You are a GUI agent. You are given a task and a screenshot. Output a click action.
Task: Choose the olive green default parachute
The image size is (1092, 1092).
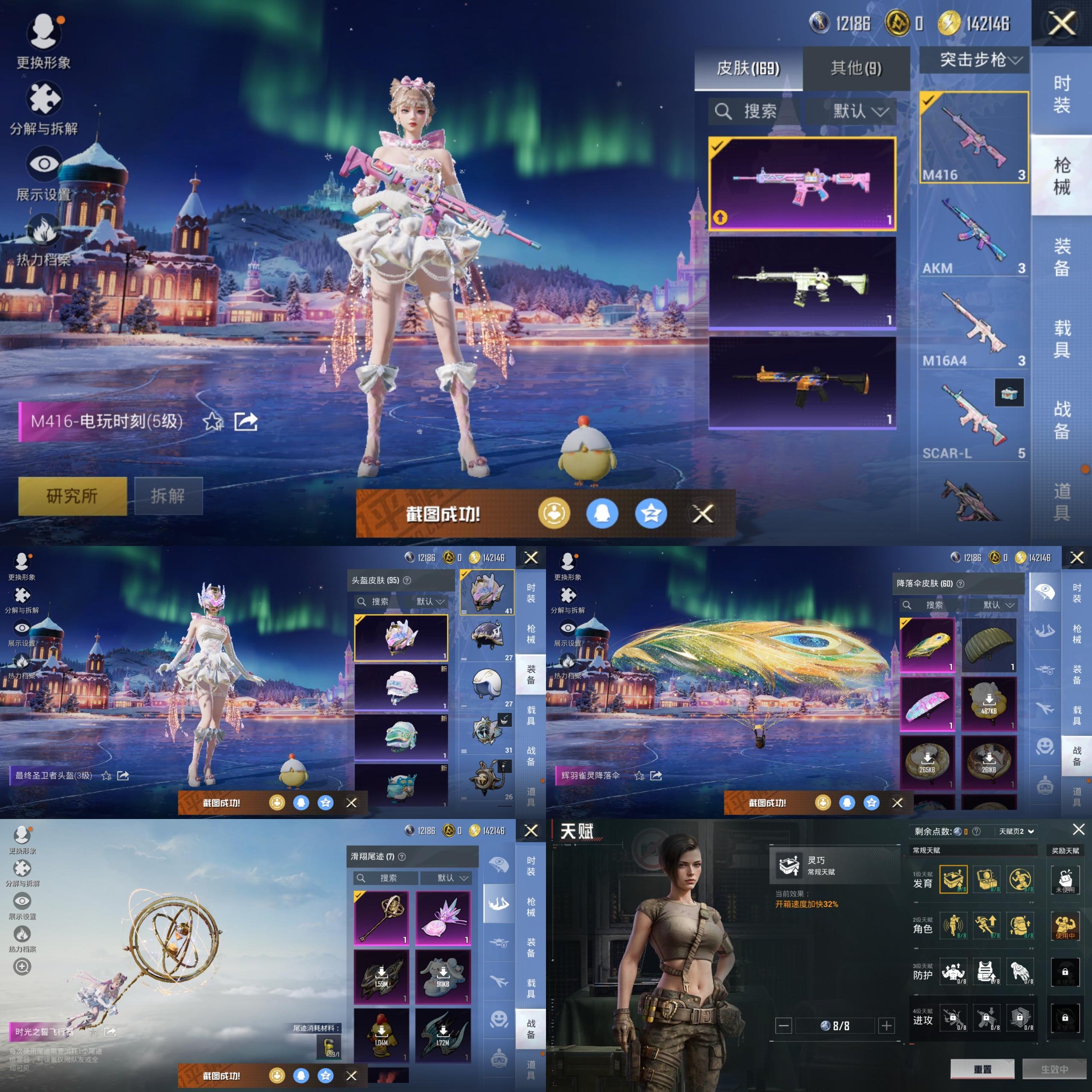click(x=989, y=645)
